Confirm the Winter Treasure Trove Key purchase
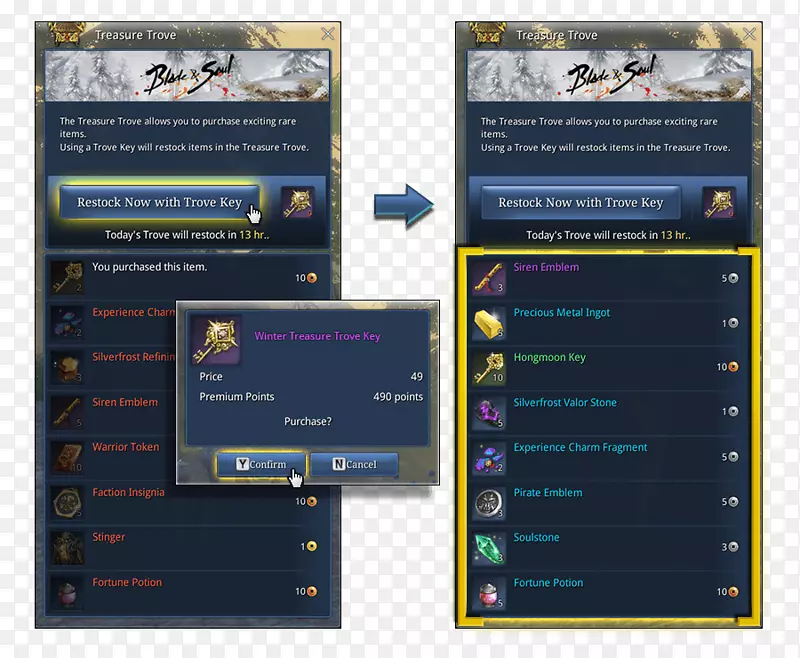 (251, 464)
